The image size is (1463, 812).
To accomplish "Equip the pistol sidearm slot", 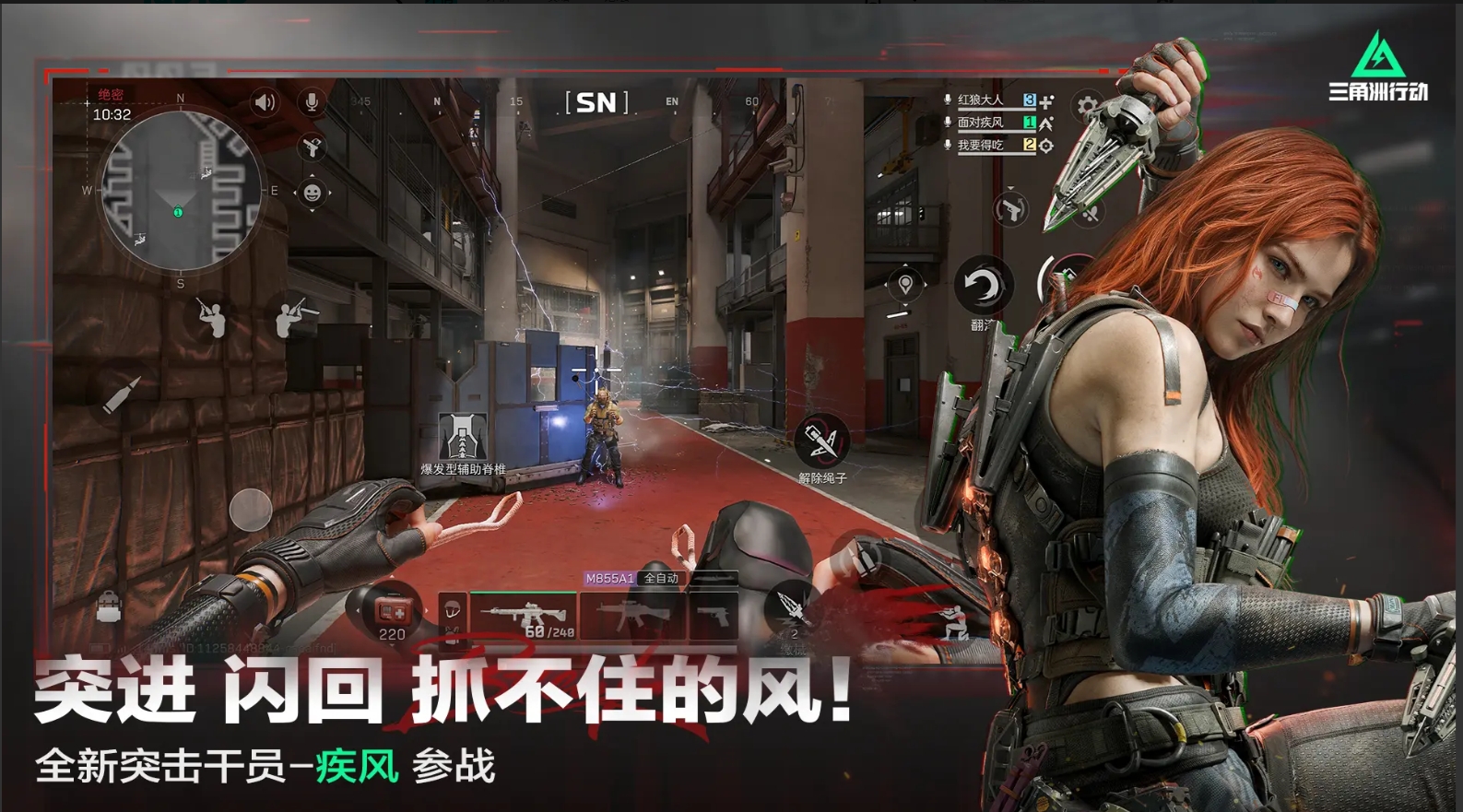I will (714, 615).
